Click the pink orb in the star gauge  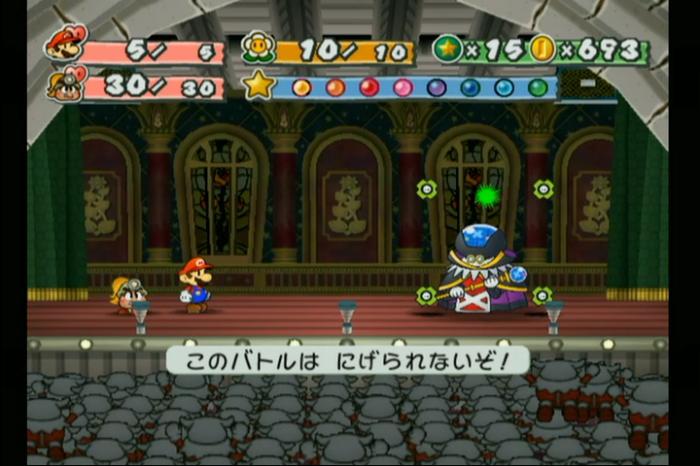coord(403,87)
